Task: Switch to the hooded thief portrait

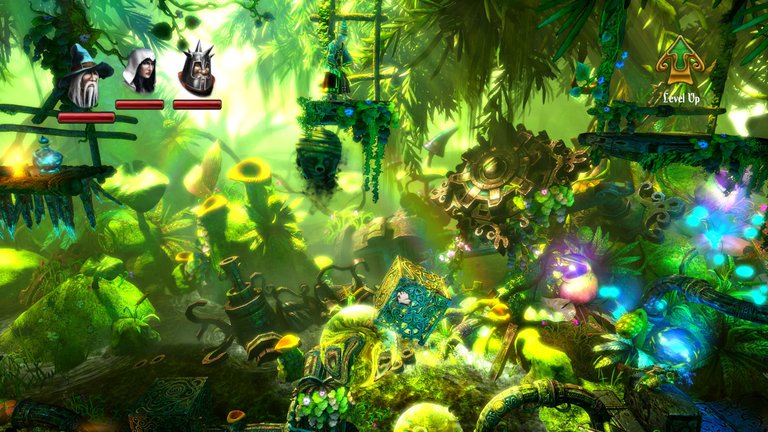Action: click(x=139, y=71)
